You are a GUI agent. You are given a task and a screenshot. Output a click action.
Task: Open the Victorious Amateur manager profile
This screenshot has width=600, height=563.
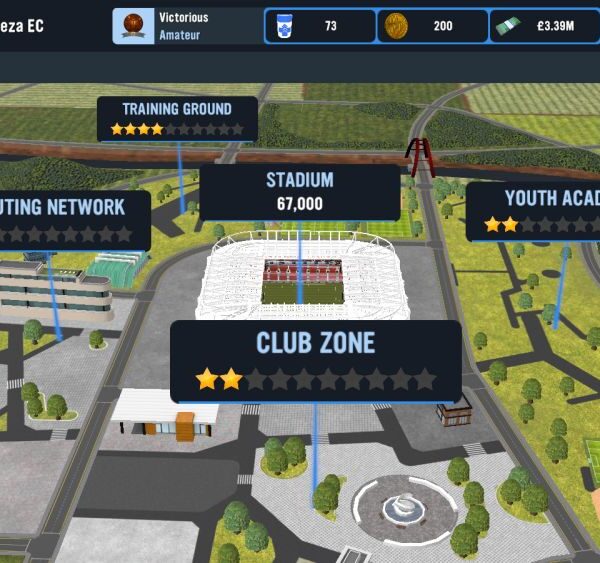point(185,26)
